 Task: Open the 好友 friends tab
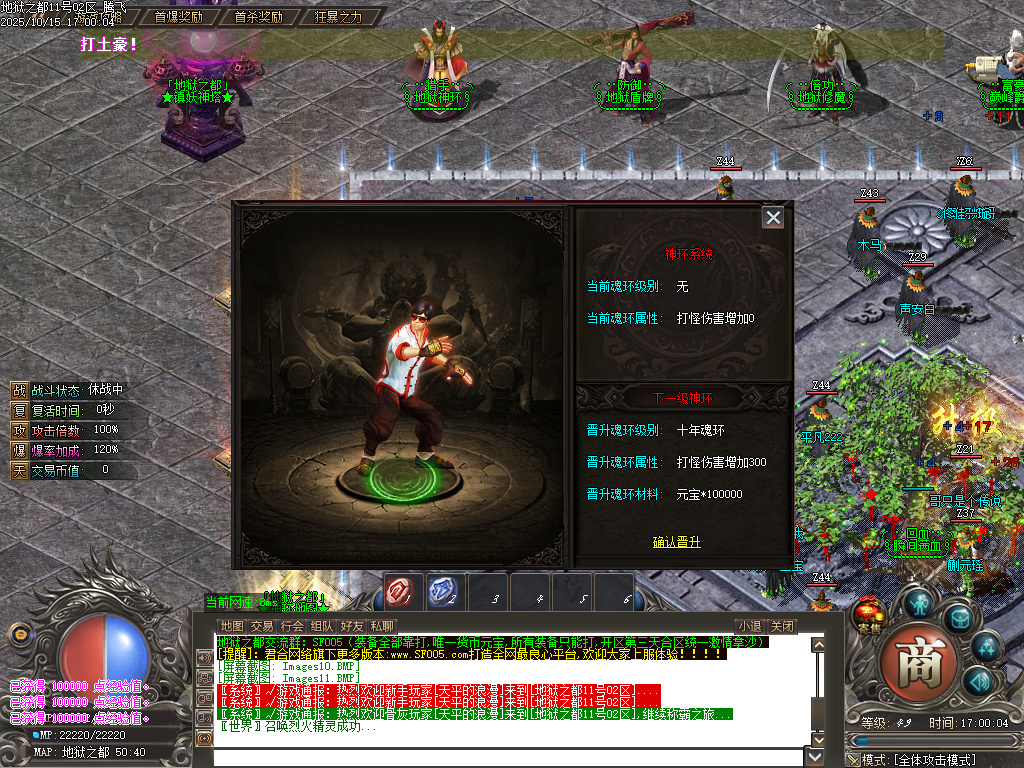click(352, 626)
